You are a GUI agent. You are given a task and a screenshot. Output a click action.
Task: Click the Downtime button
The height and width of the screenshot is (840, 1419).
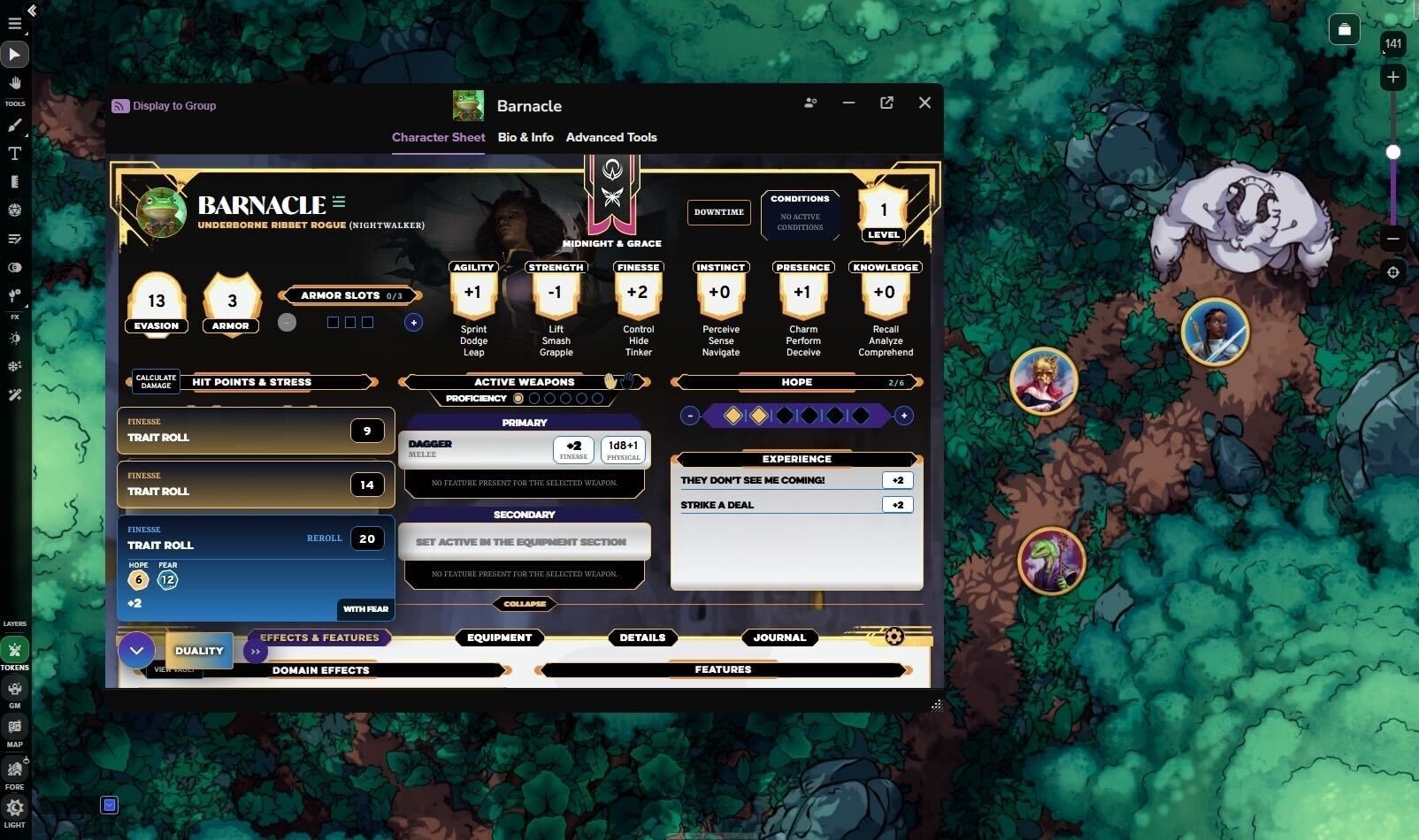pyautogui.click(x=718, y=212)
